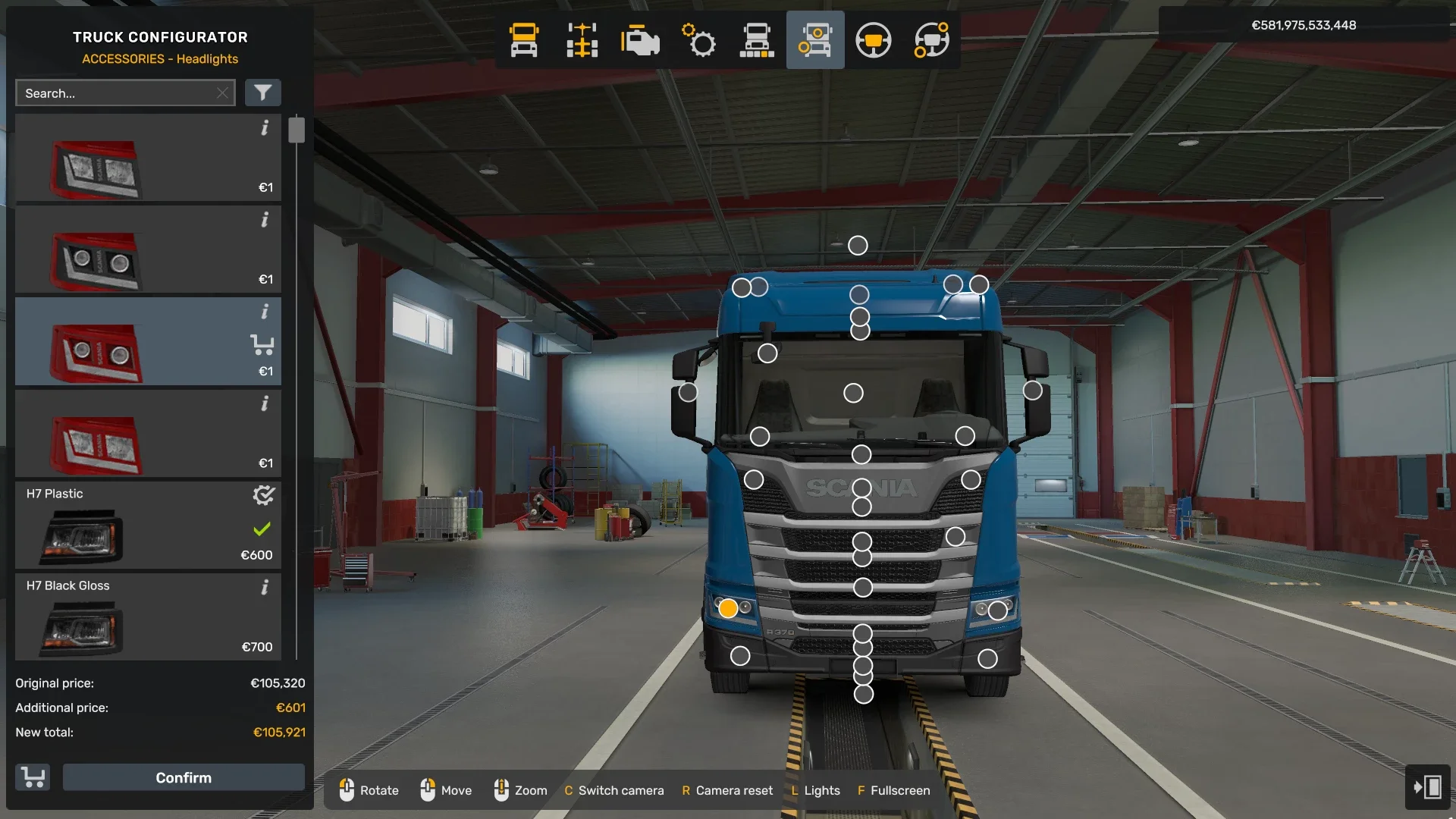This screenshot has width=1456, height=819.
Task: Expand details on the first €1 headlight
Action: click(x=265, y=129)
